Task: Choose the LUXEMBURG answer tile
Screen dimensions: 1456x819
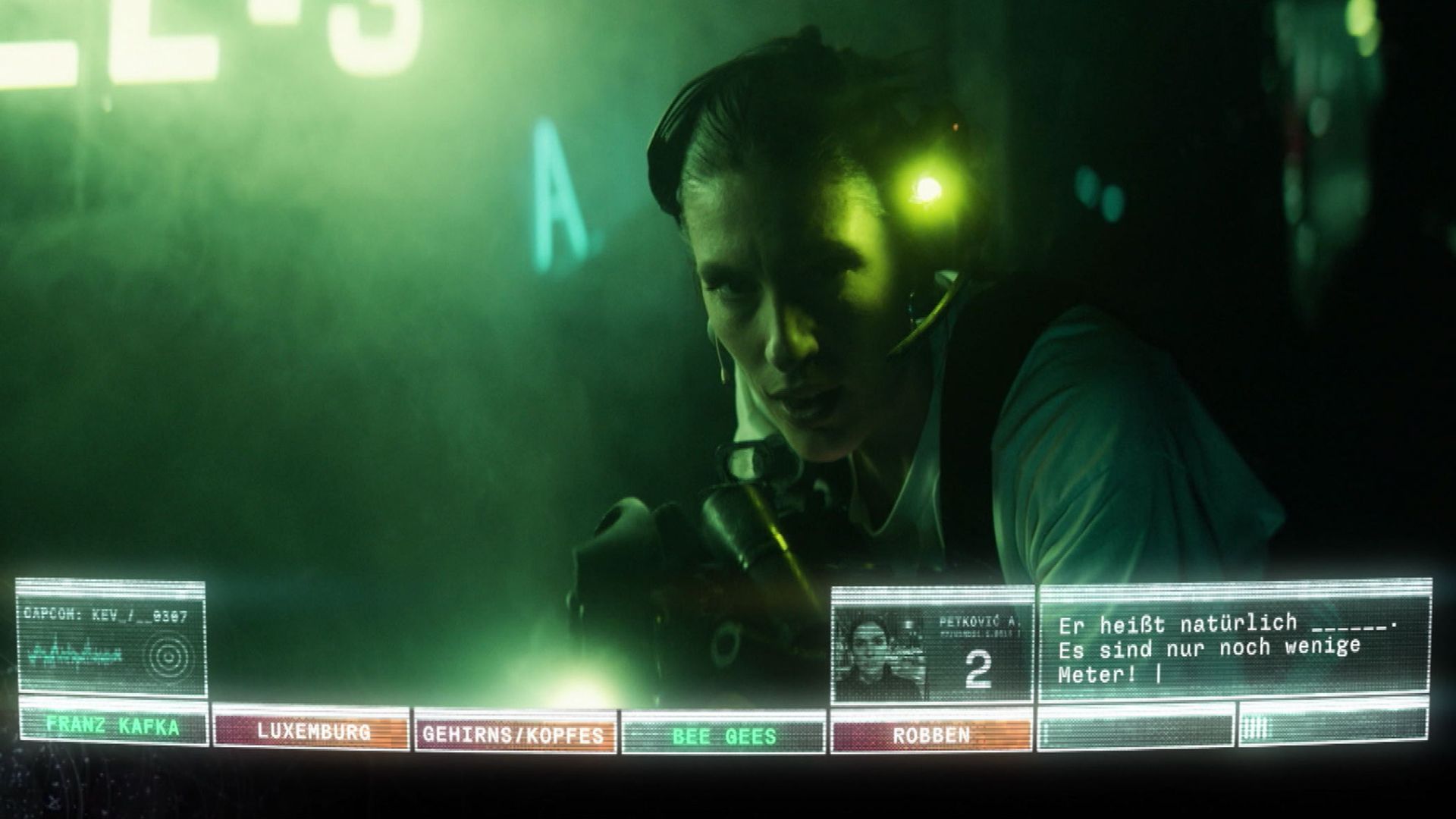Action: pos(312,731)
